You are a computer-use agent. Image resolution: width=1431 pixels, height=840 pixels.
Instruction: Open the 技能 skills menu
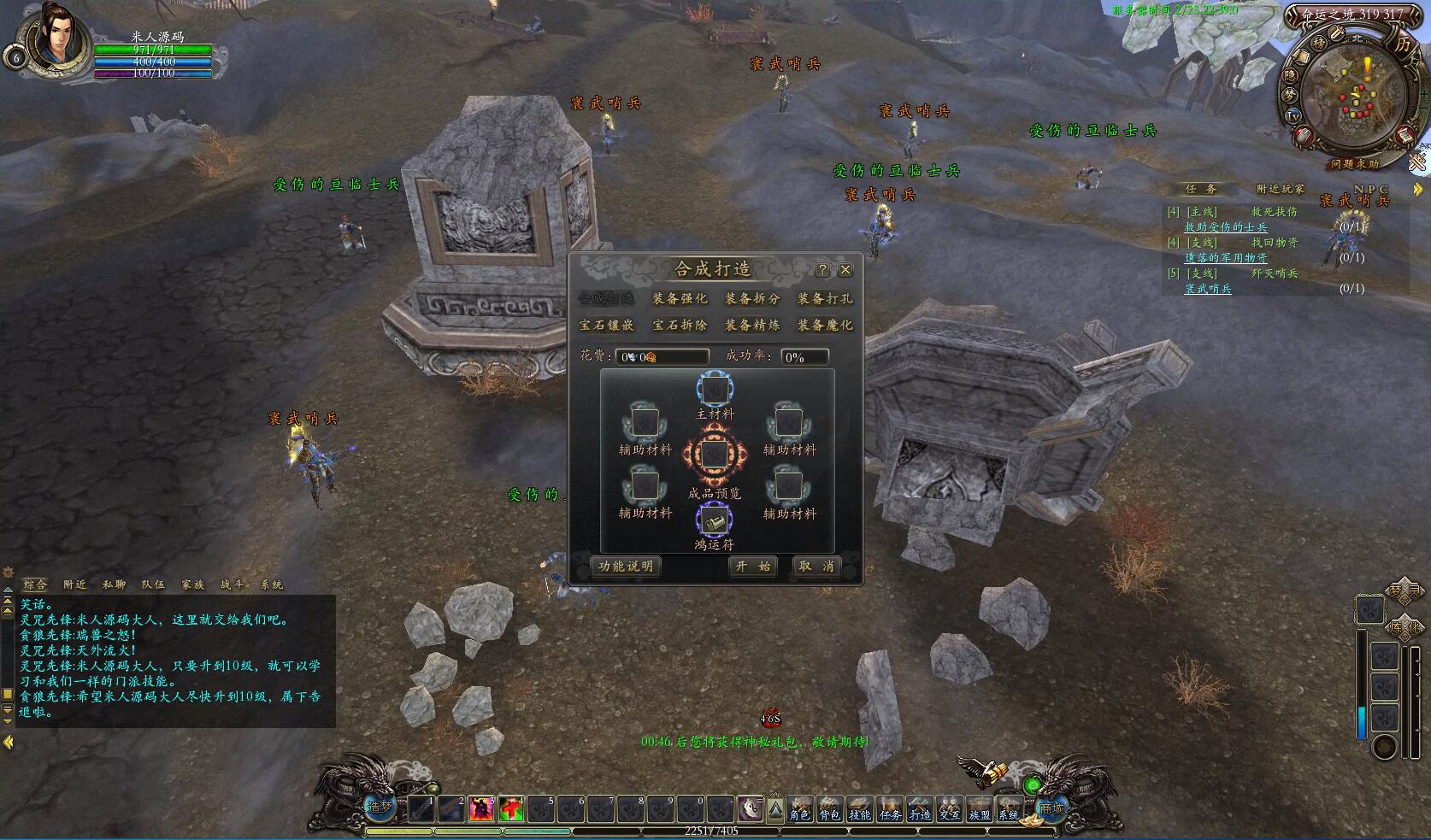[859, 808]
